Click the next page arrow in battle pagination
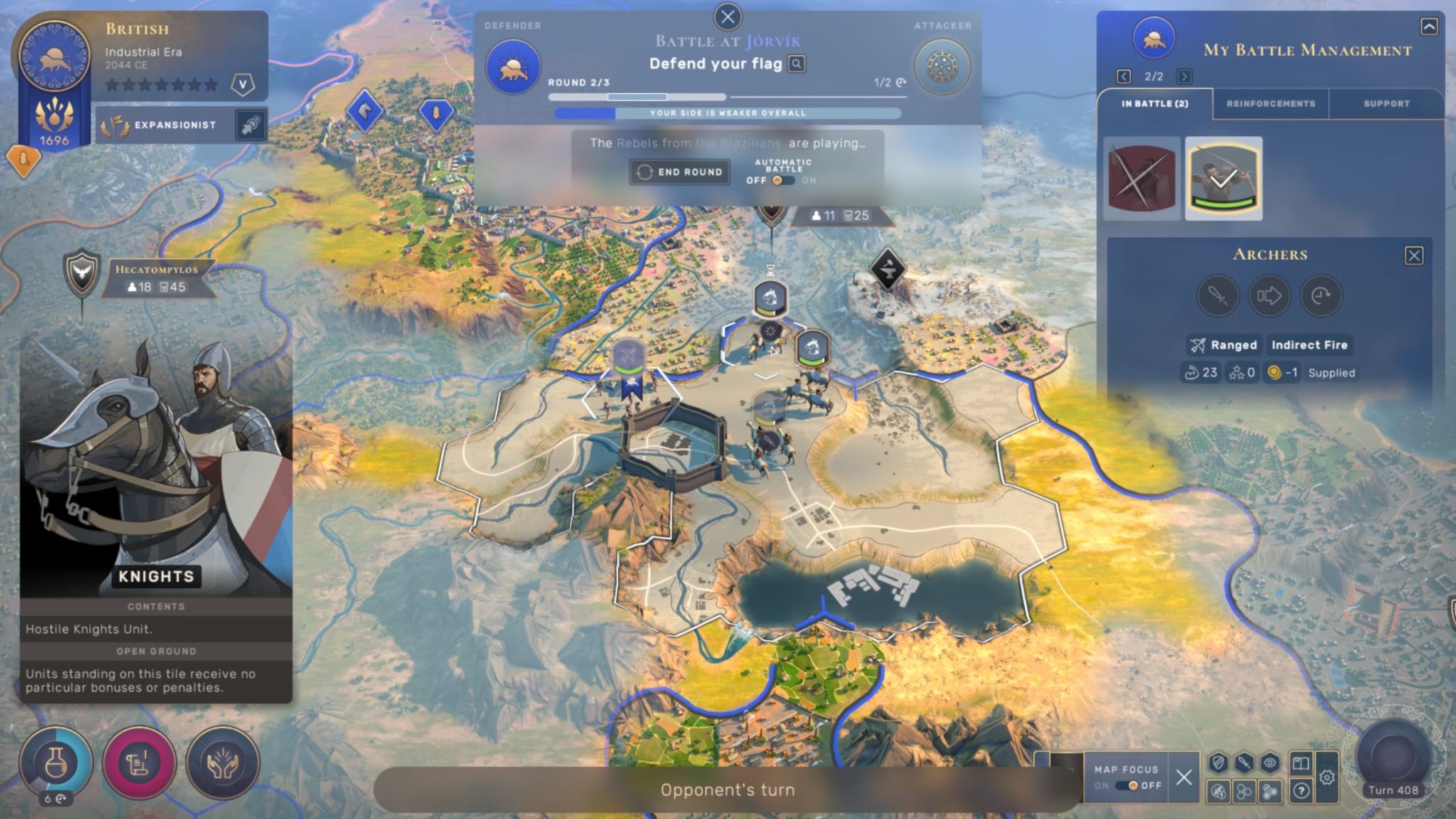Screen dimensions: 1456x819 point(1184,77)
